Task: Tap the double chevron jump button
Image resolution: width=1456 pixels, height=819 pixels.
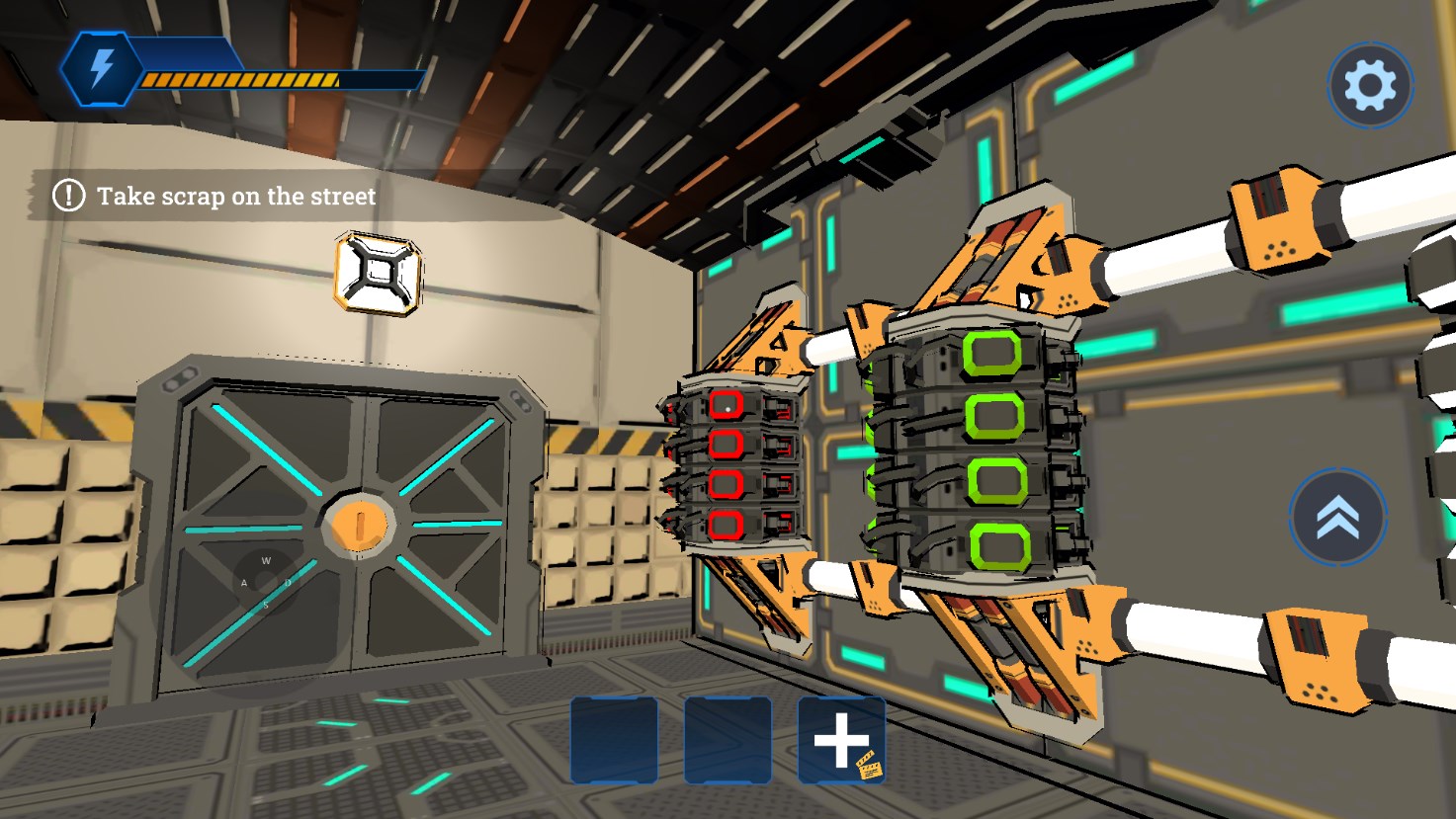Action: click(1337, 517)
